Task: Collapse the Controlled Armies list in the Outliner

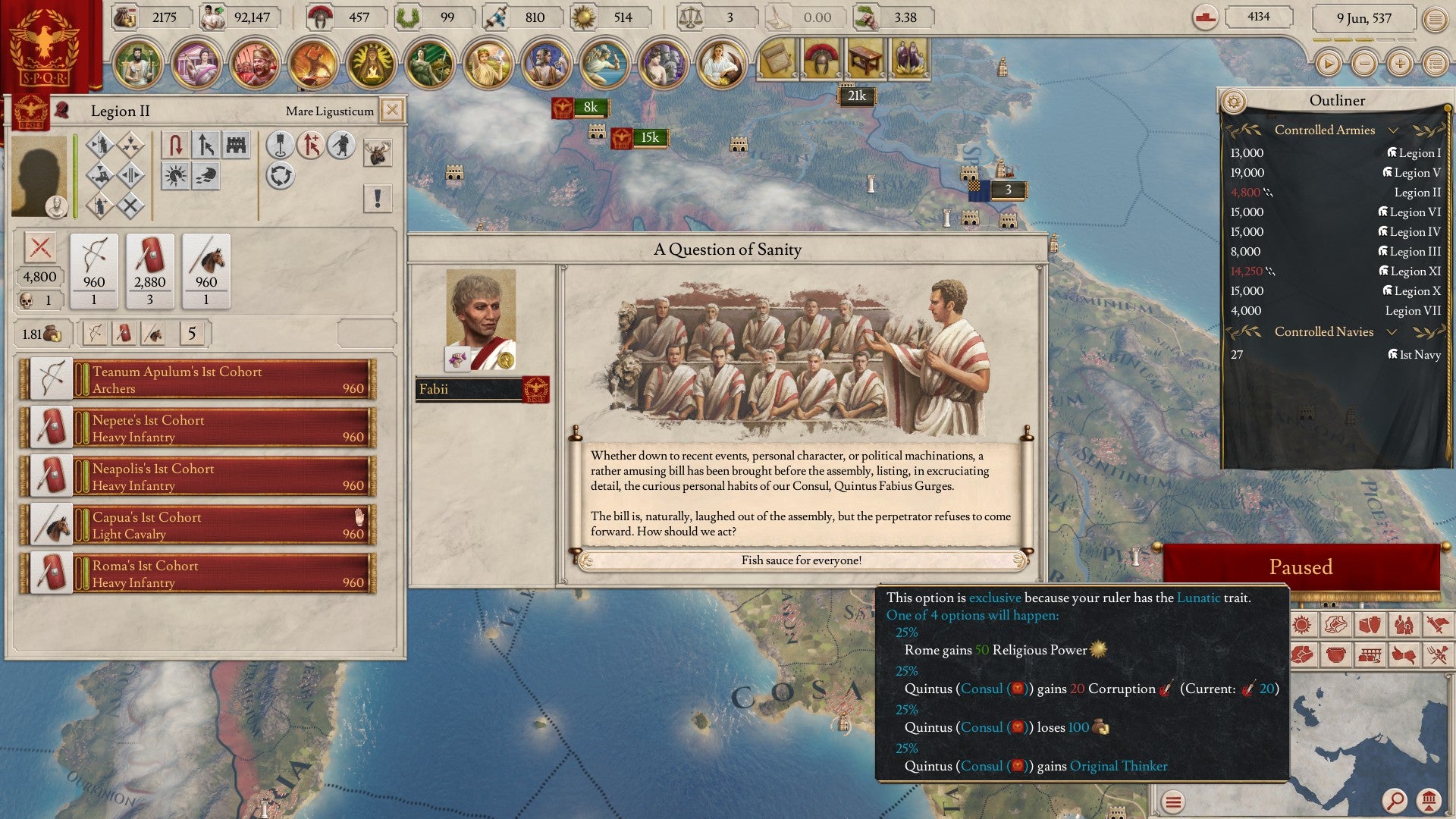Action: pos(1394,130)
